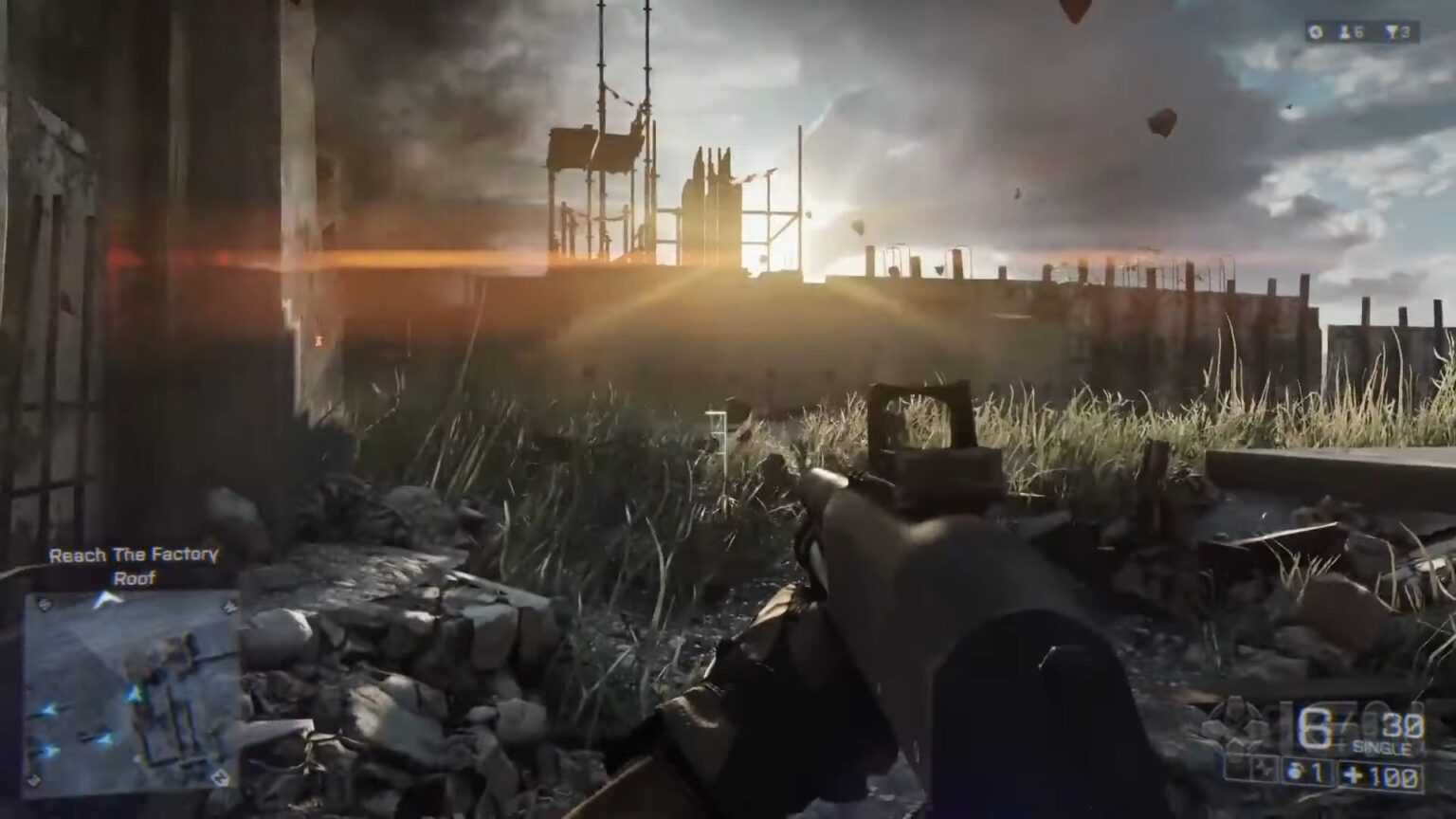Click the top-right corner marker of the minimap

229,607
